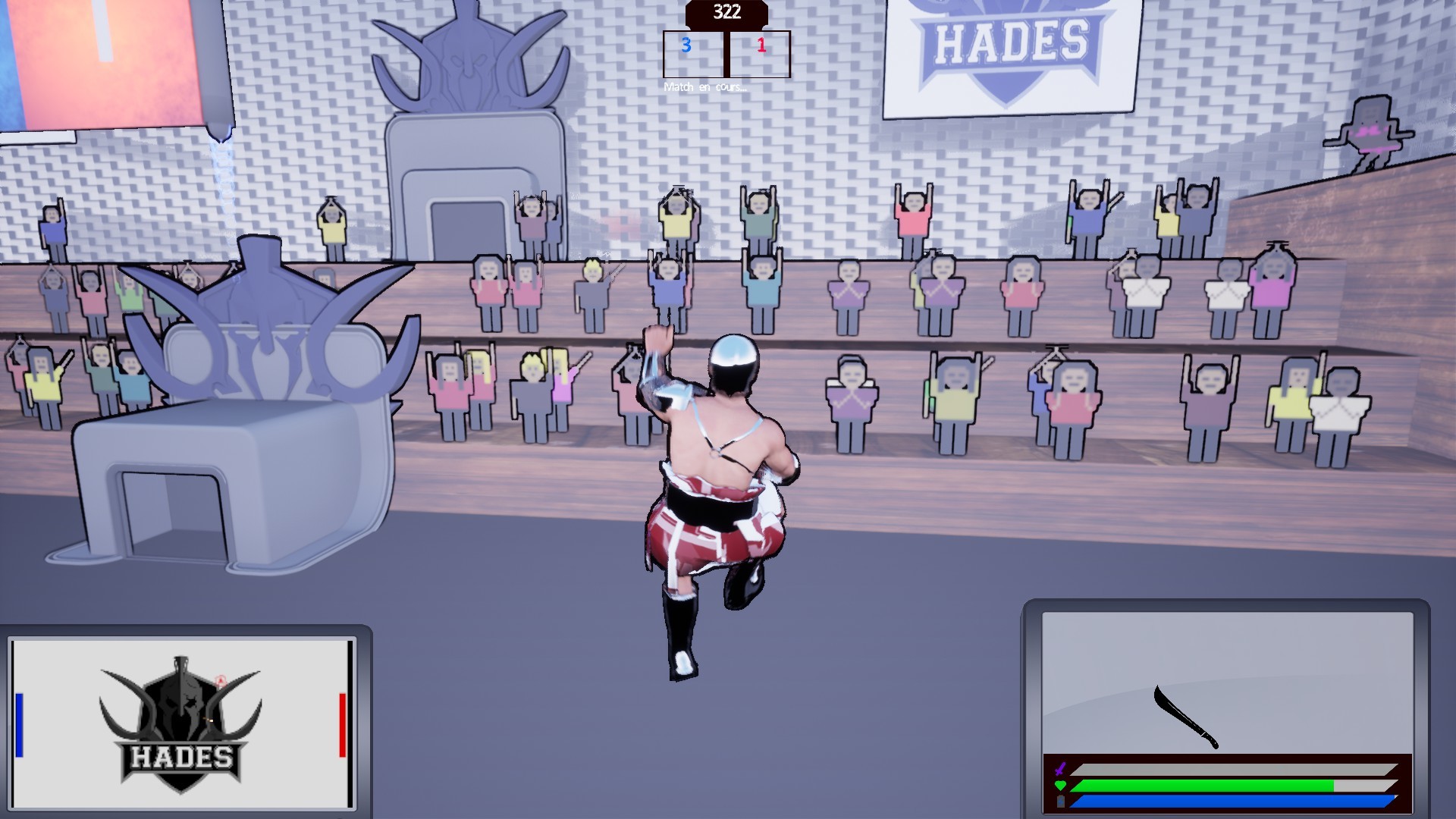Click the purple sword attack icon
1456x819 pixels.
coord(1060,768)
